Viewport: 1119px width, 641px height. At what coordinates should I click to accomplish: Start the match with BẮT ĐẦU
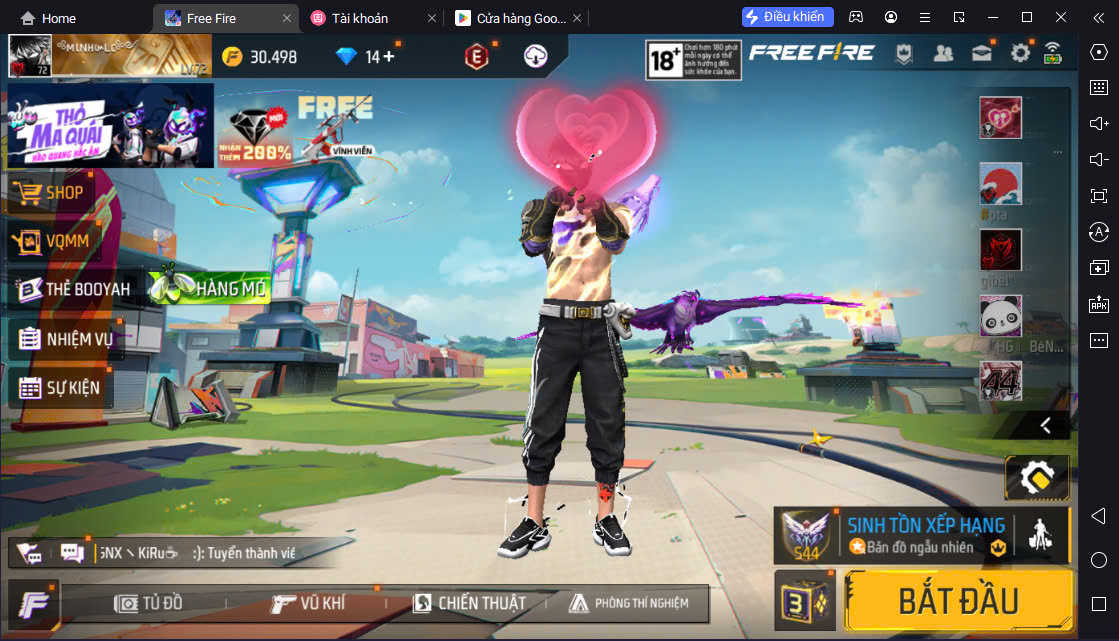[x=957, y=601]
